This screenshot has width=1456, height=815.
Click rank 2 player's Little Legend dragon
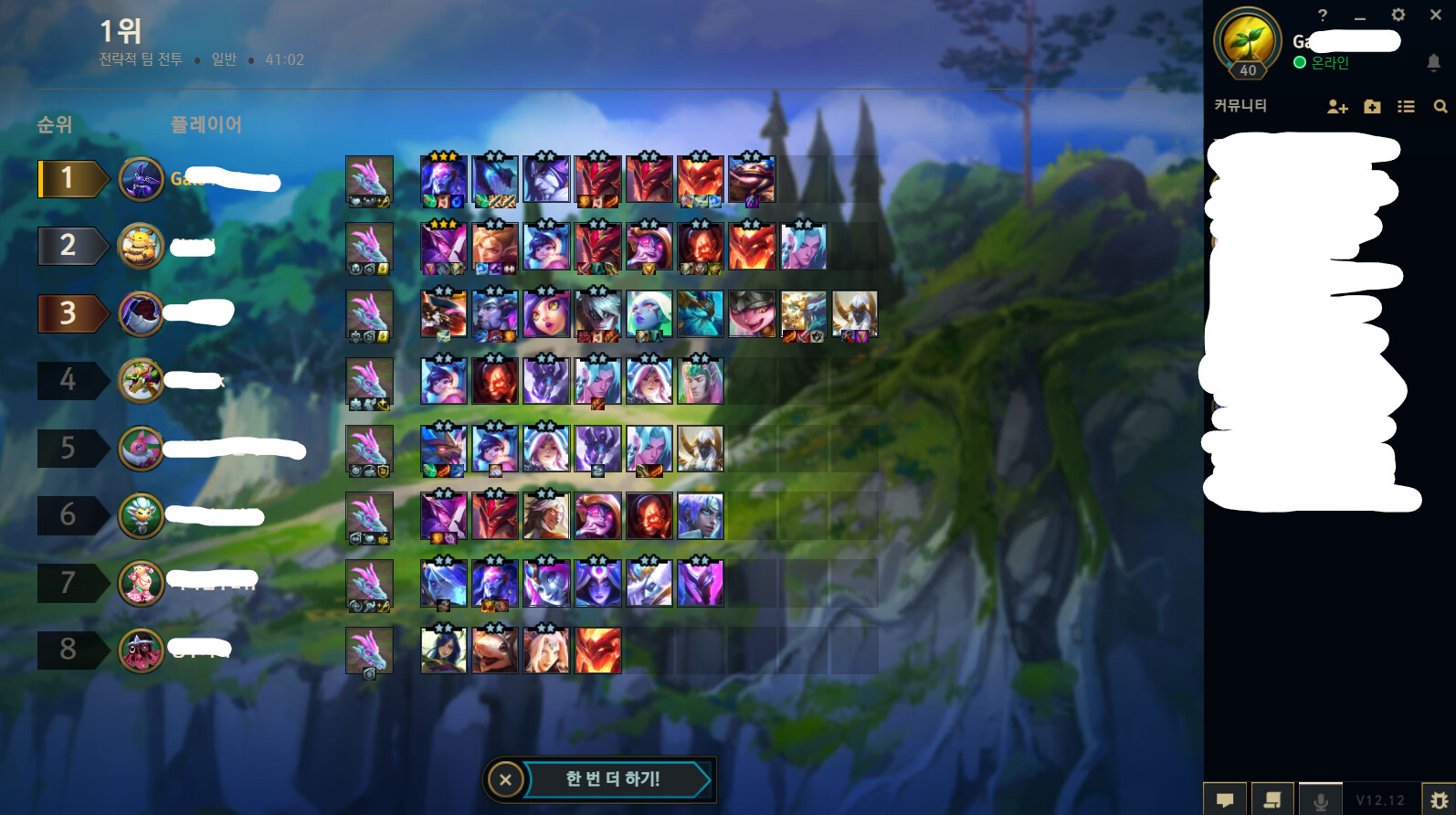coord(369,247)
